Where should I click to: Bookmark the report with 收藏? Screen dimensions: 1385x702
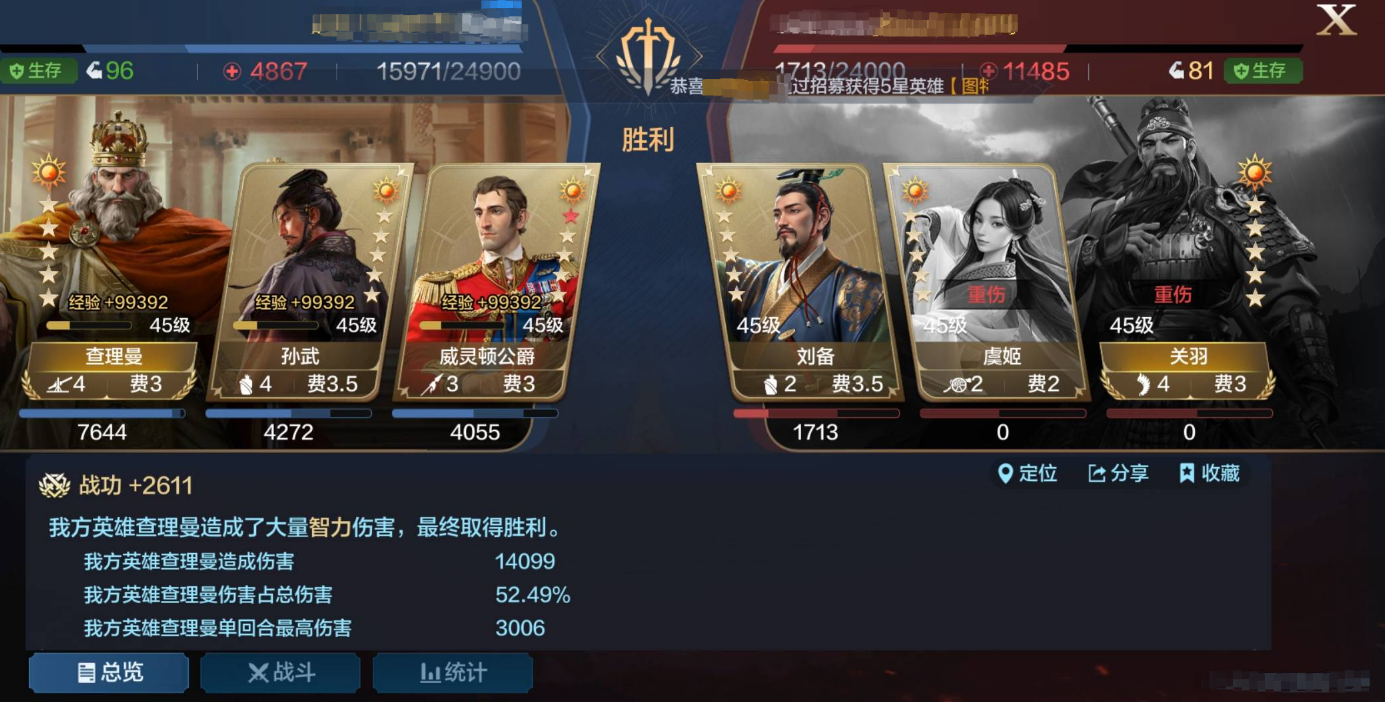tap(1209, 473)
